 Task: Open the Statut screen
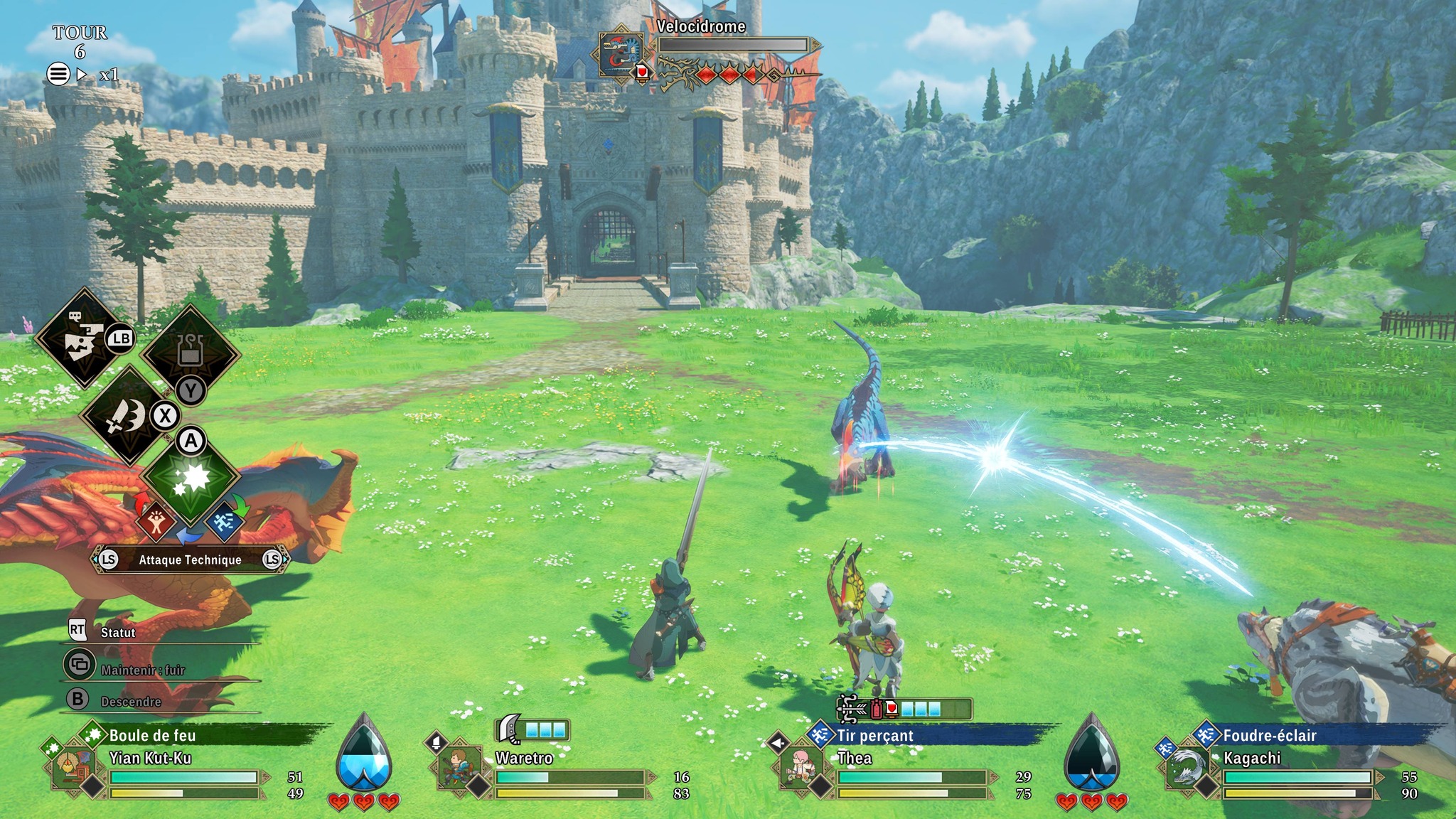(117, 632)
